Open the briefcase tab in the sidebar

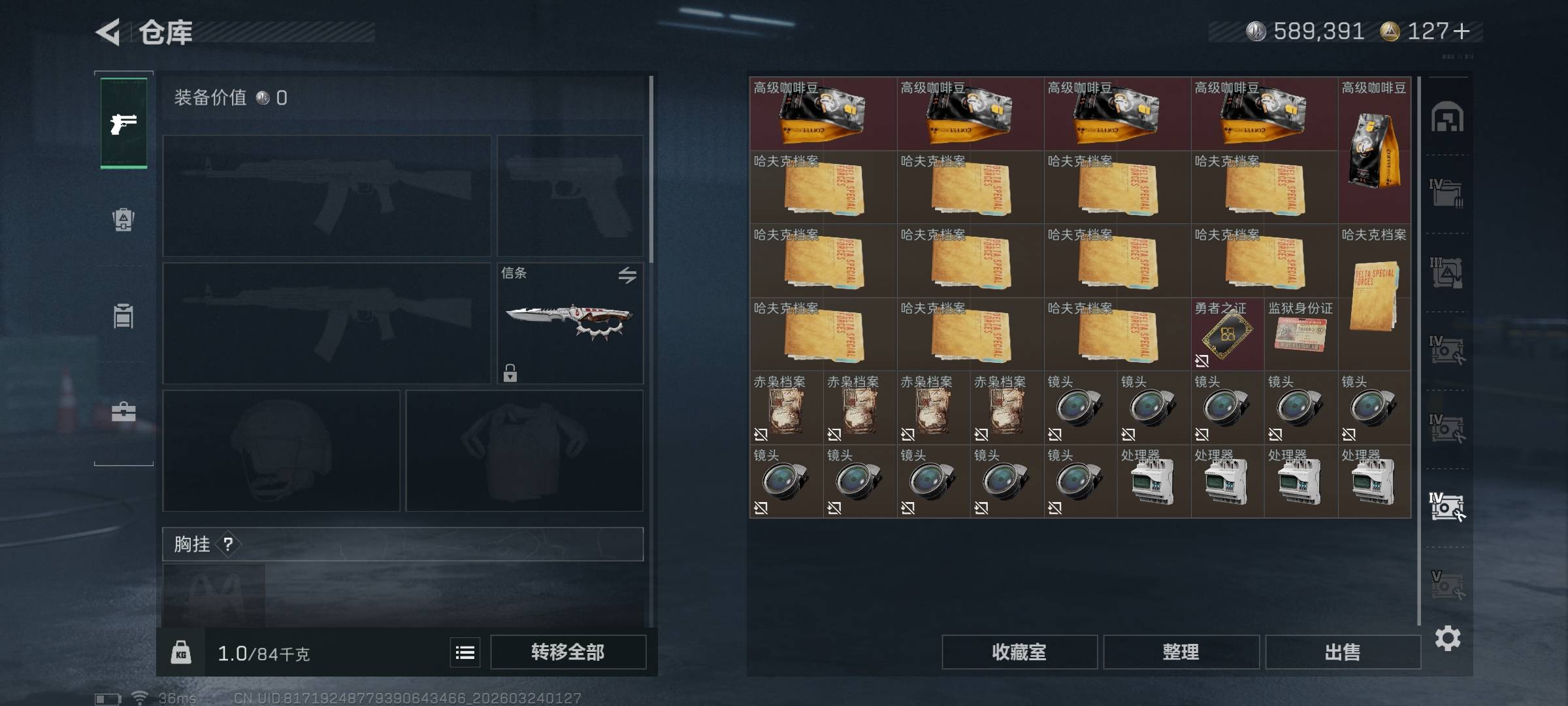click(123, 412)
